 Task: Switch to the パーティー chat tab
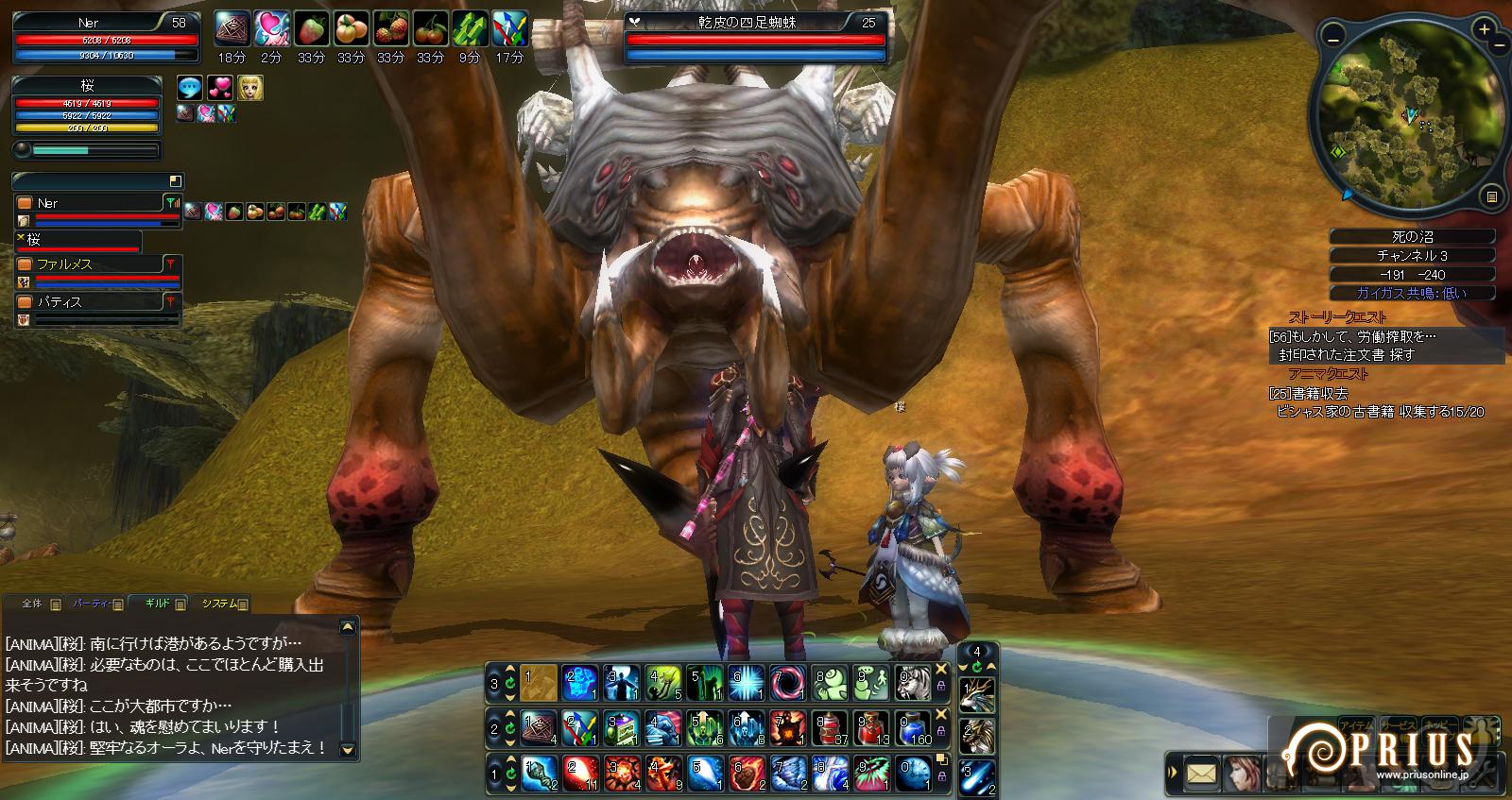tap(93, 604)
